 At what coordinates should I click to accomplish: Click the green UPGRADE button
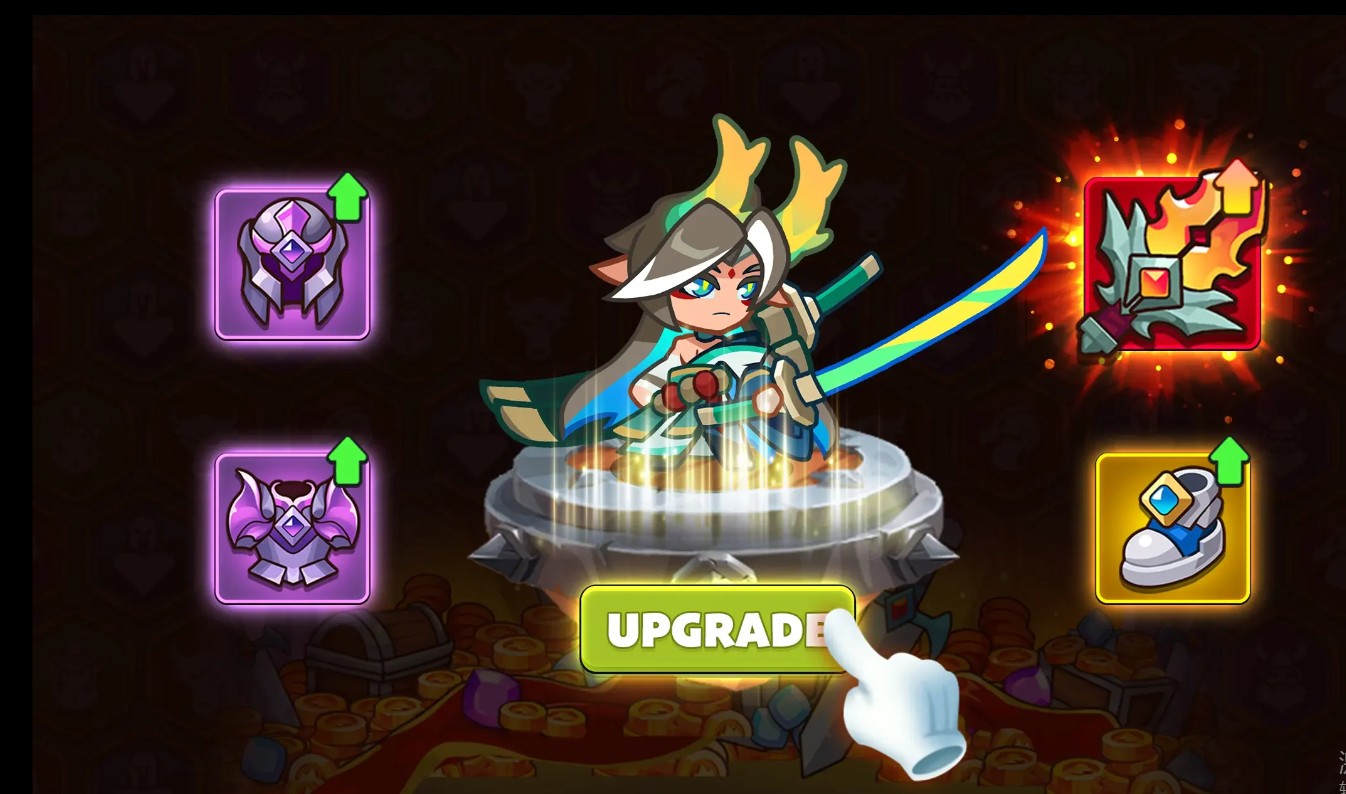pyautogui.click(x=716, y=628)
